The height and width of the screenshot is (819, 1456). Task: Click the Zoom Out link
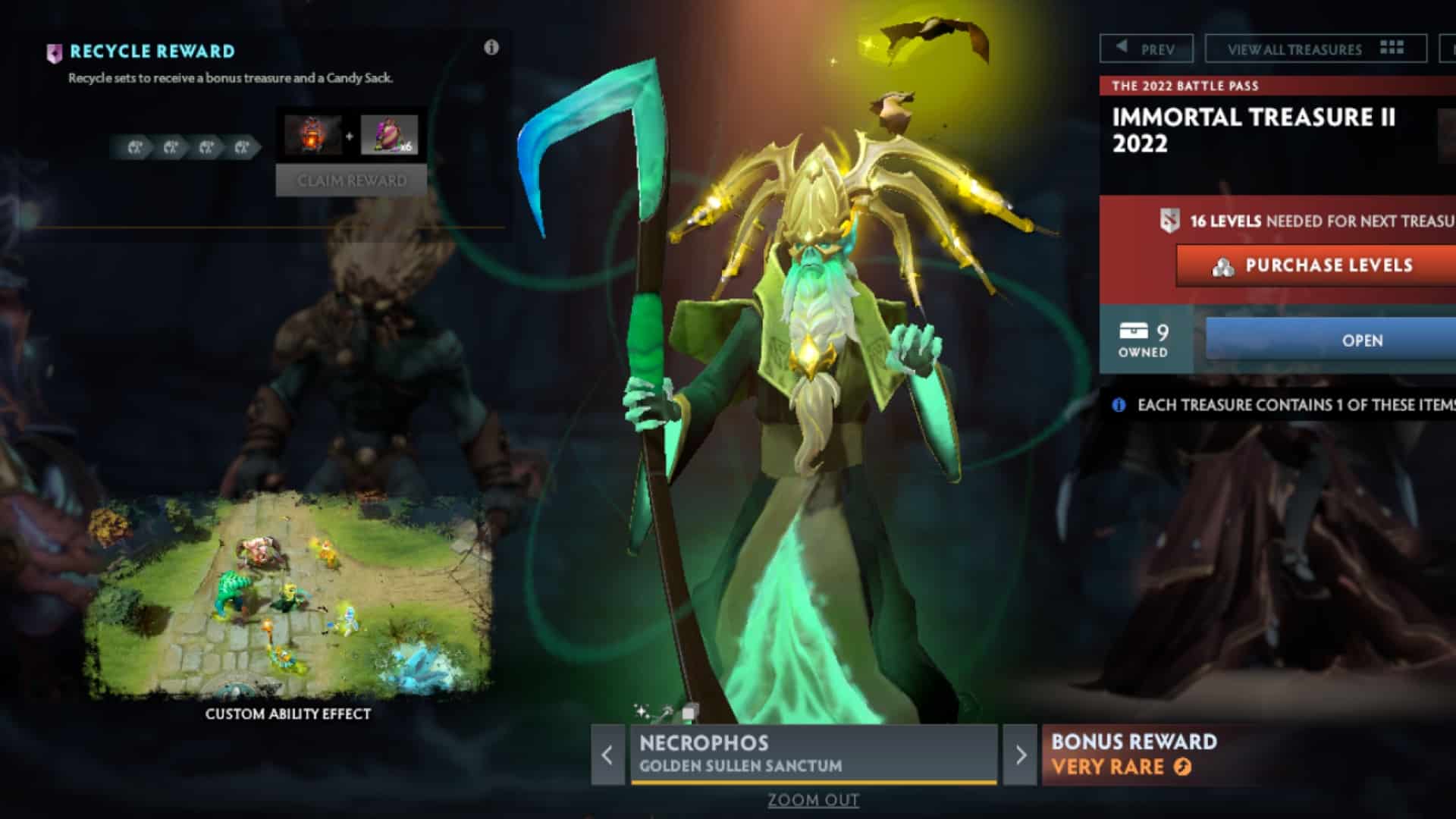click(814, 800)
